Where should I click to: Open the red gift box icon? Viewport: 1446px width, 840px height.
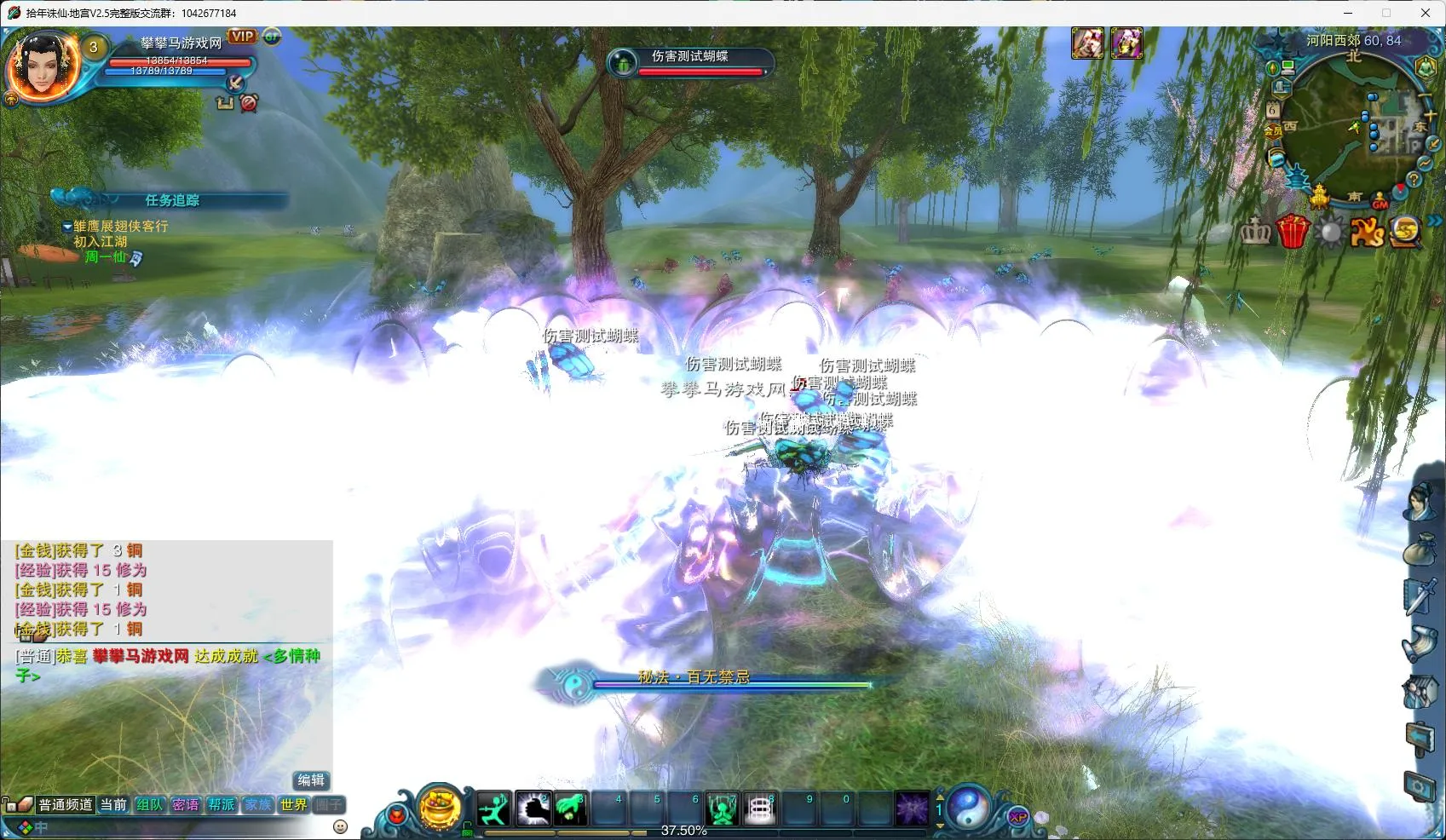pos(1292,231)
